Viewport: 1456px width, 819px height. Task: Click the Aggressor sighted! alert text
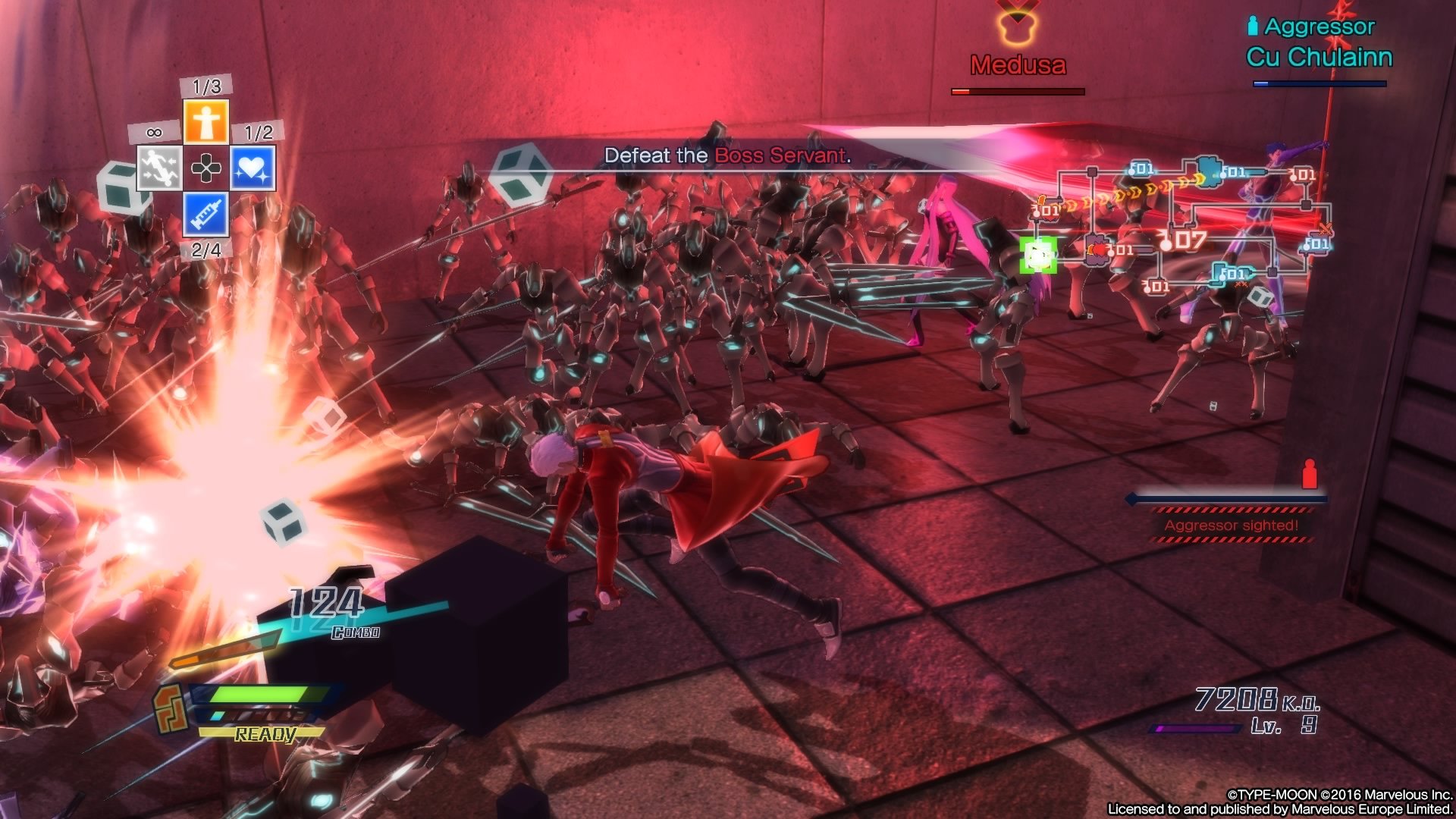pyautogui.click(x=1232, y=525)
